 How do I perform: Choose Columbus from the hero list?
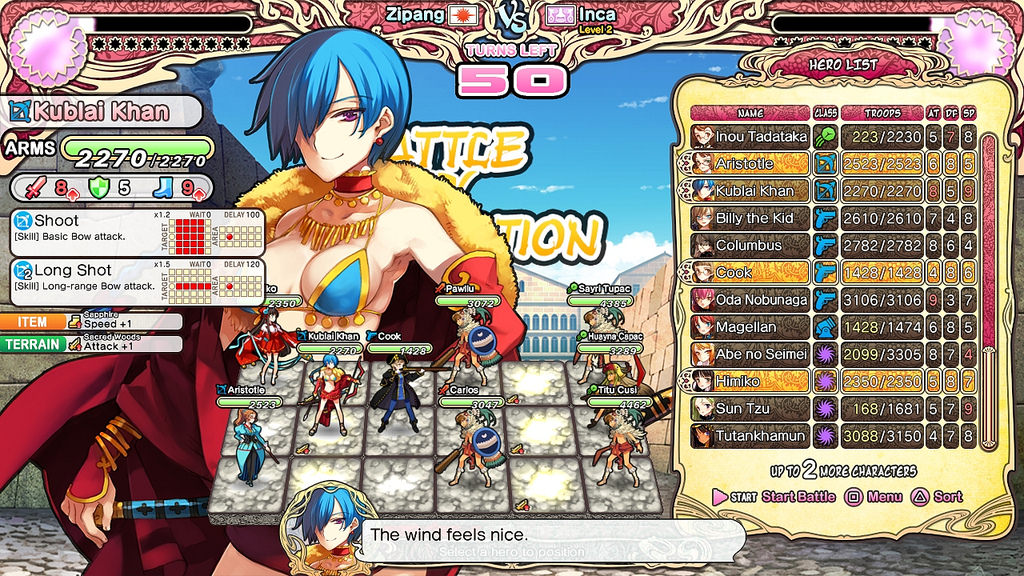point(760,245)
